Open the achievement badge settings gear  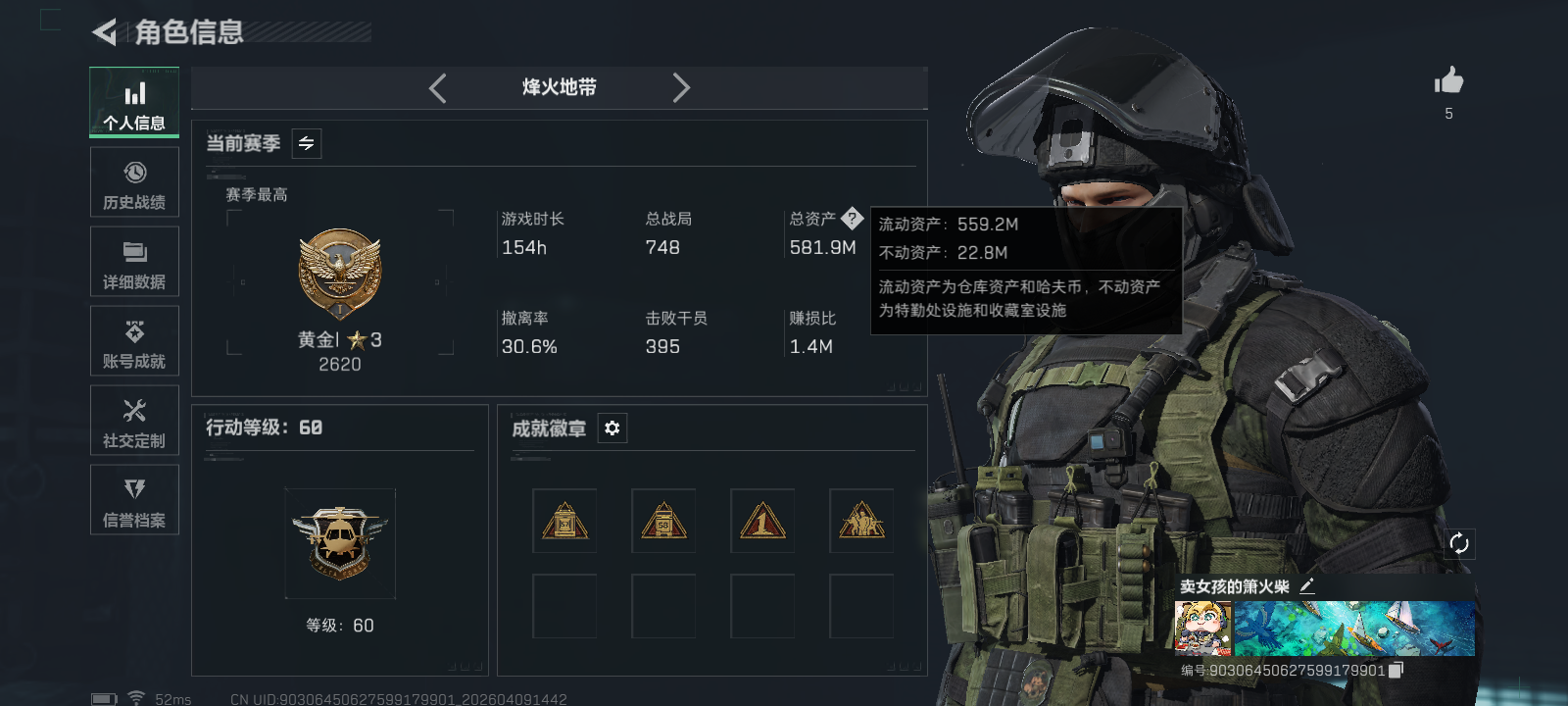click(x=612, y=429)
